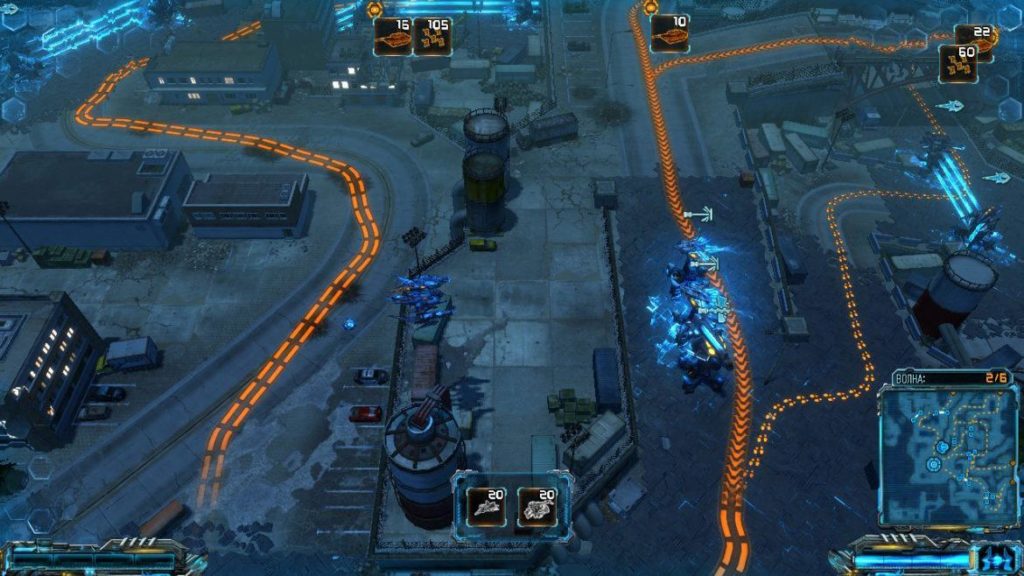Inspect the incoming tank wave icon showing 15
The image size is (1024, 576).
tap(392, 37)
